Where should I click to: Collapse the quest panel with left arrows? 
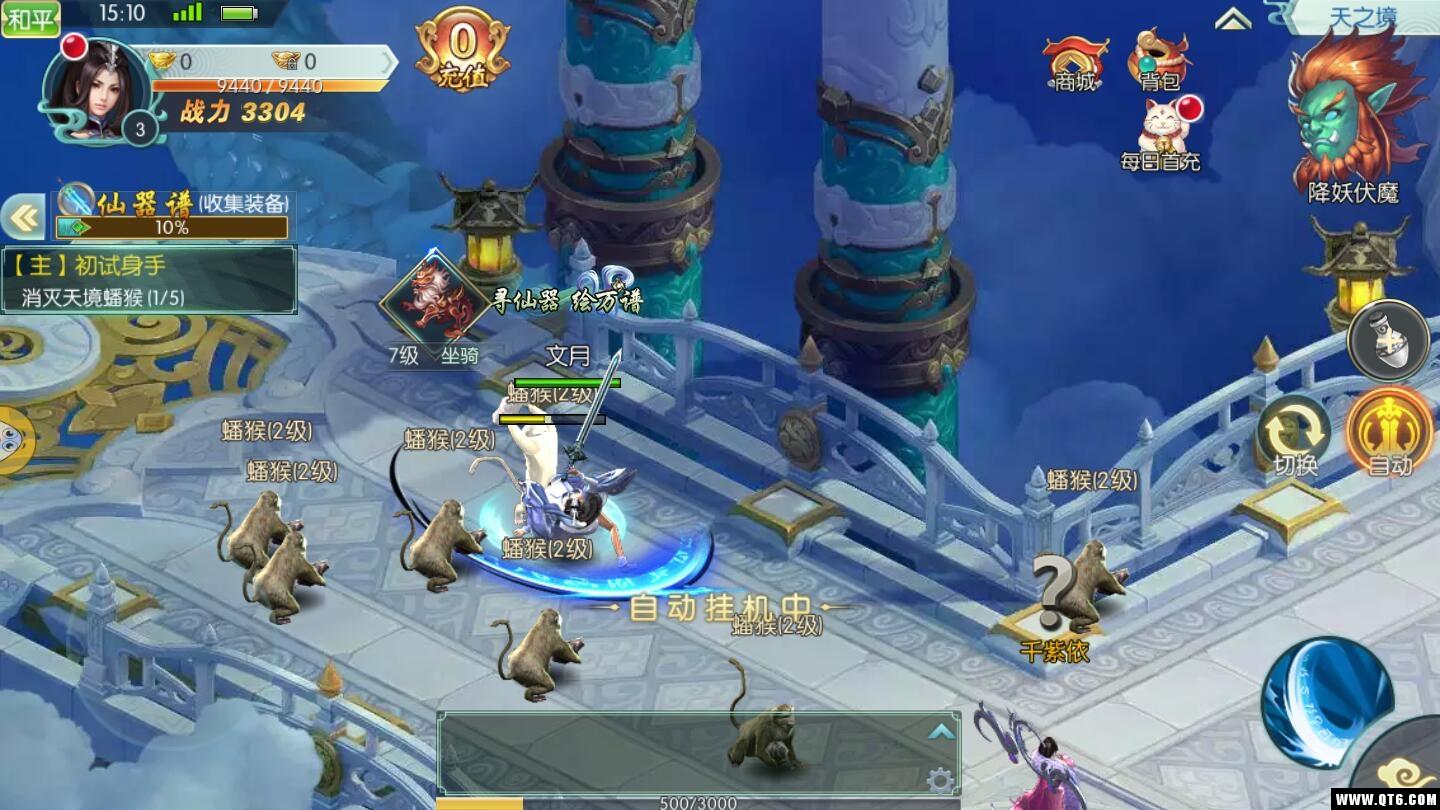(23, 217)
